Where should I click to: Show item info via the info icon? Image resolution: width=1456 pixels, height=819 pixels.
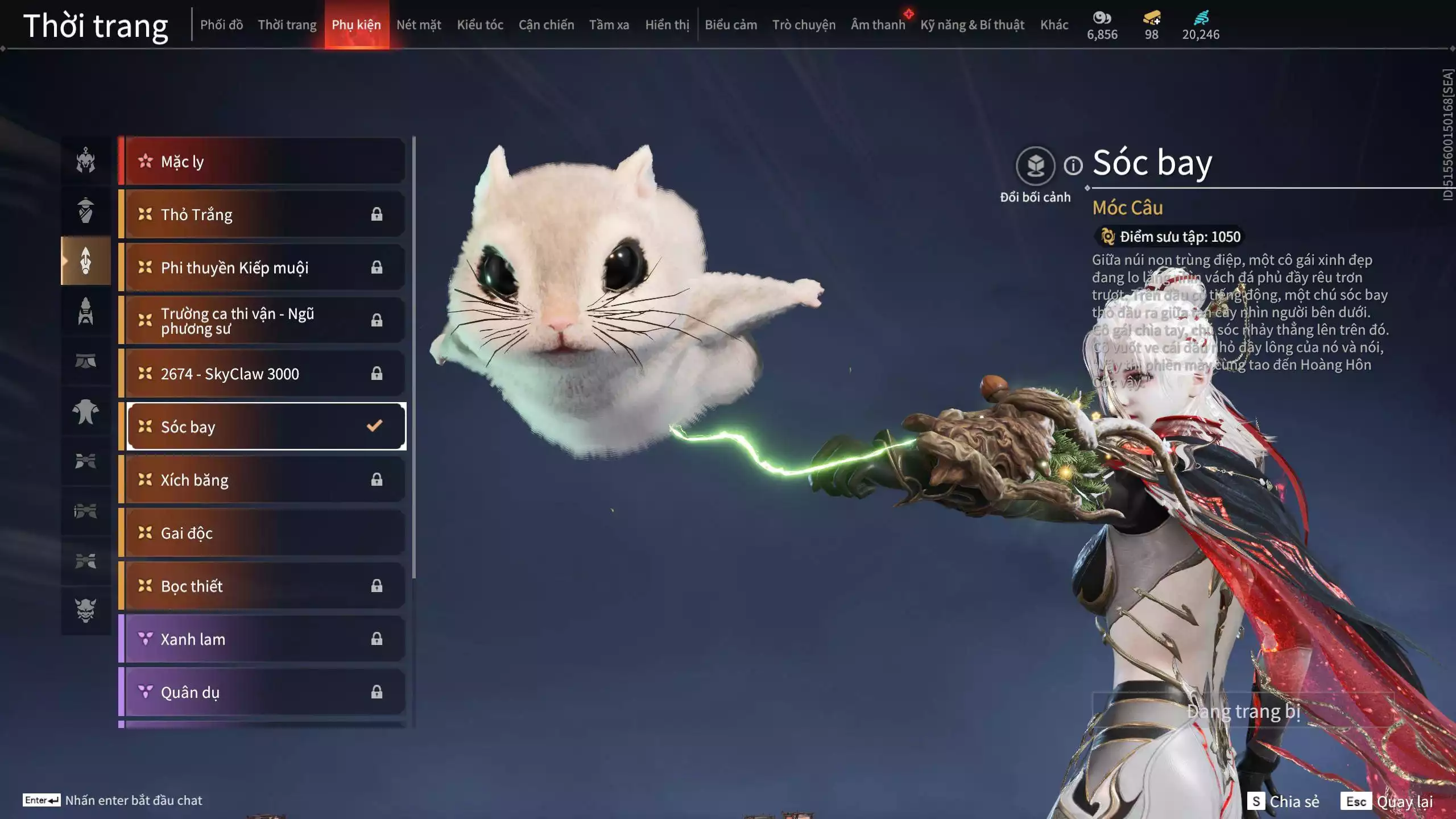(1073, 166)
